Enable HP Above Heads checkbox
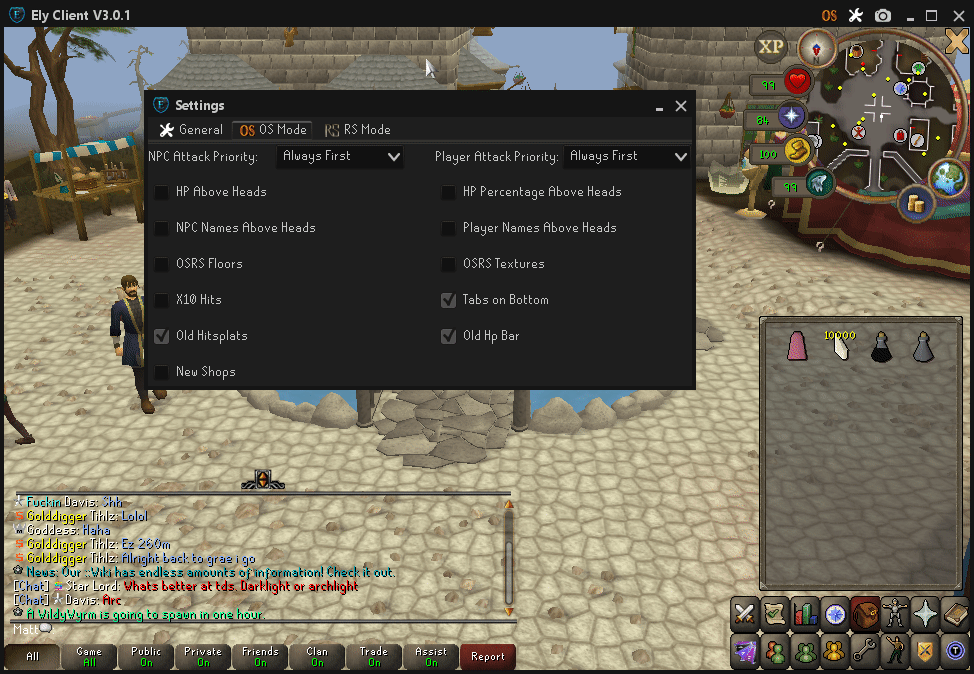The width and height of the screenshot is (974, 674). coord(162,192)
